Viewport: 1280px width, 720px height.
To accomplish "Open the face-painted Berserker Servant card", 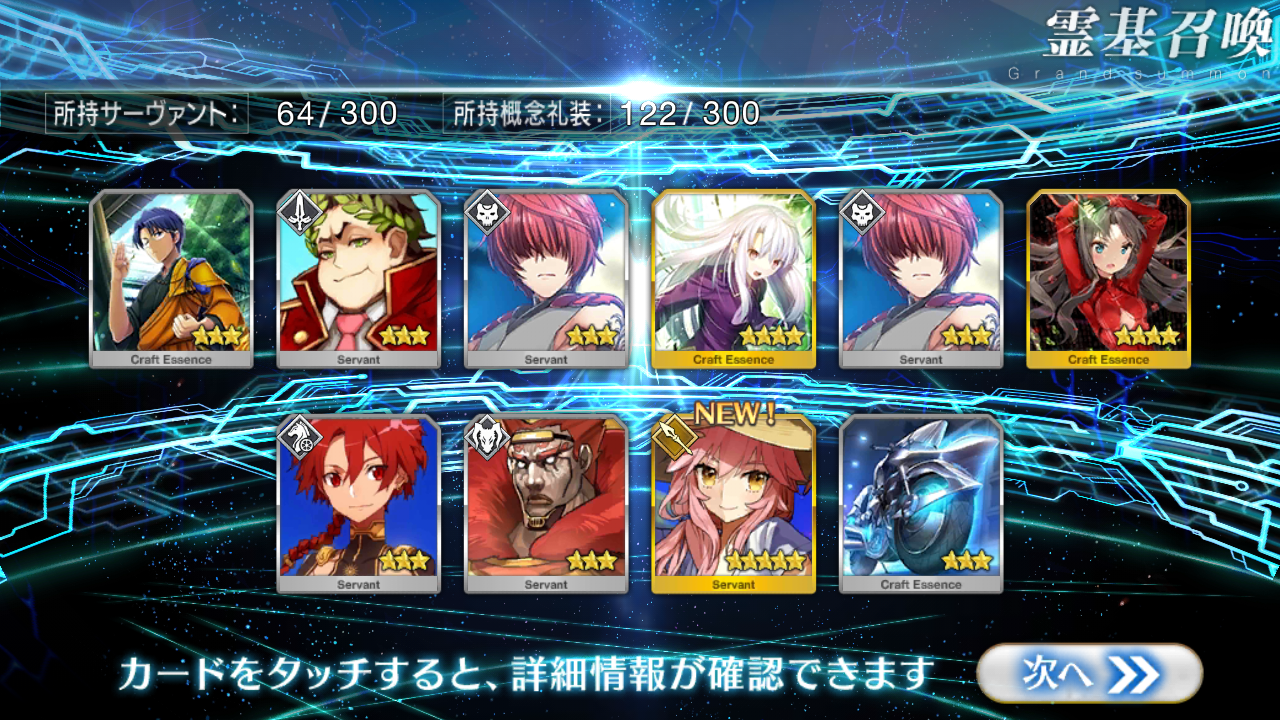I will pyautogui.click(x=546, y=503).
